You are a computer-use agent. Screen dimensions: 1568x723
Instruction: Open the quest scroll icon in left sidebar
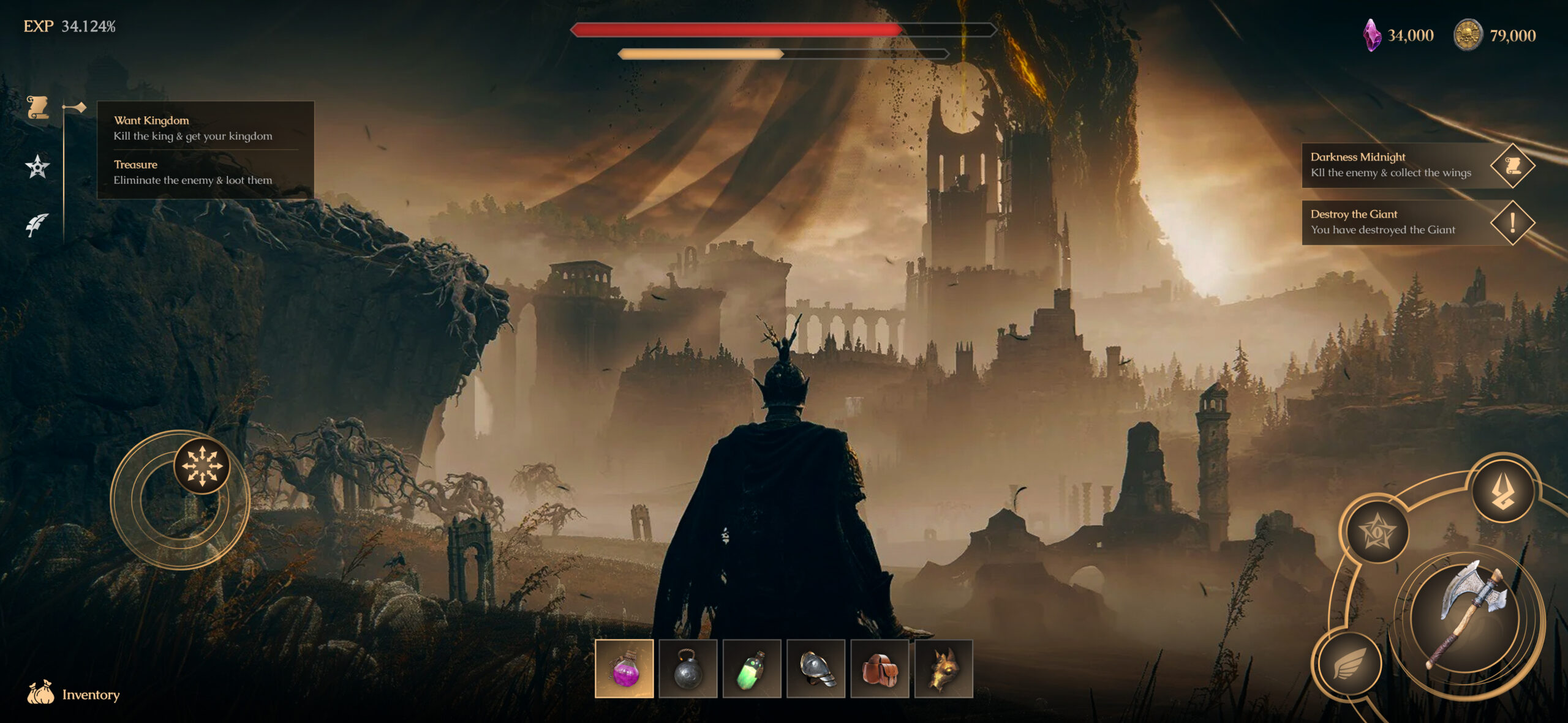(38, 107)
